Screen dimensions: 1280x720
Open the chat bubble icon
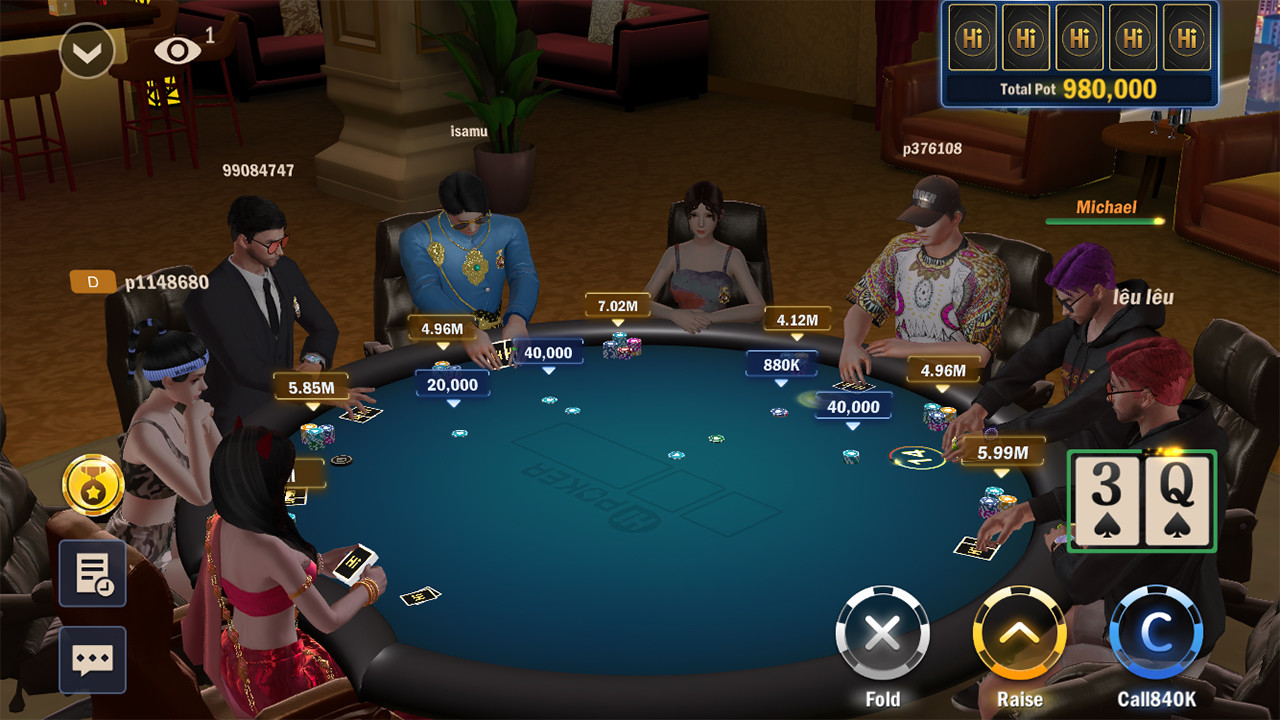[91, 659]
